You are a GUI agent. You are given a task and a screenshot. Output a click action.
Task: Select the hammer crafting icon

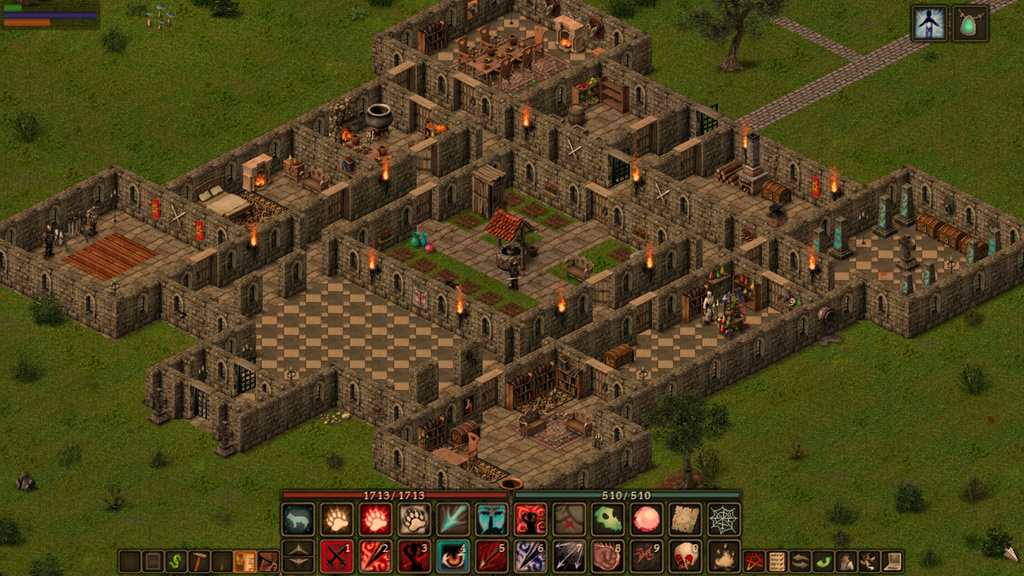(199, 561)
